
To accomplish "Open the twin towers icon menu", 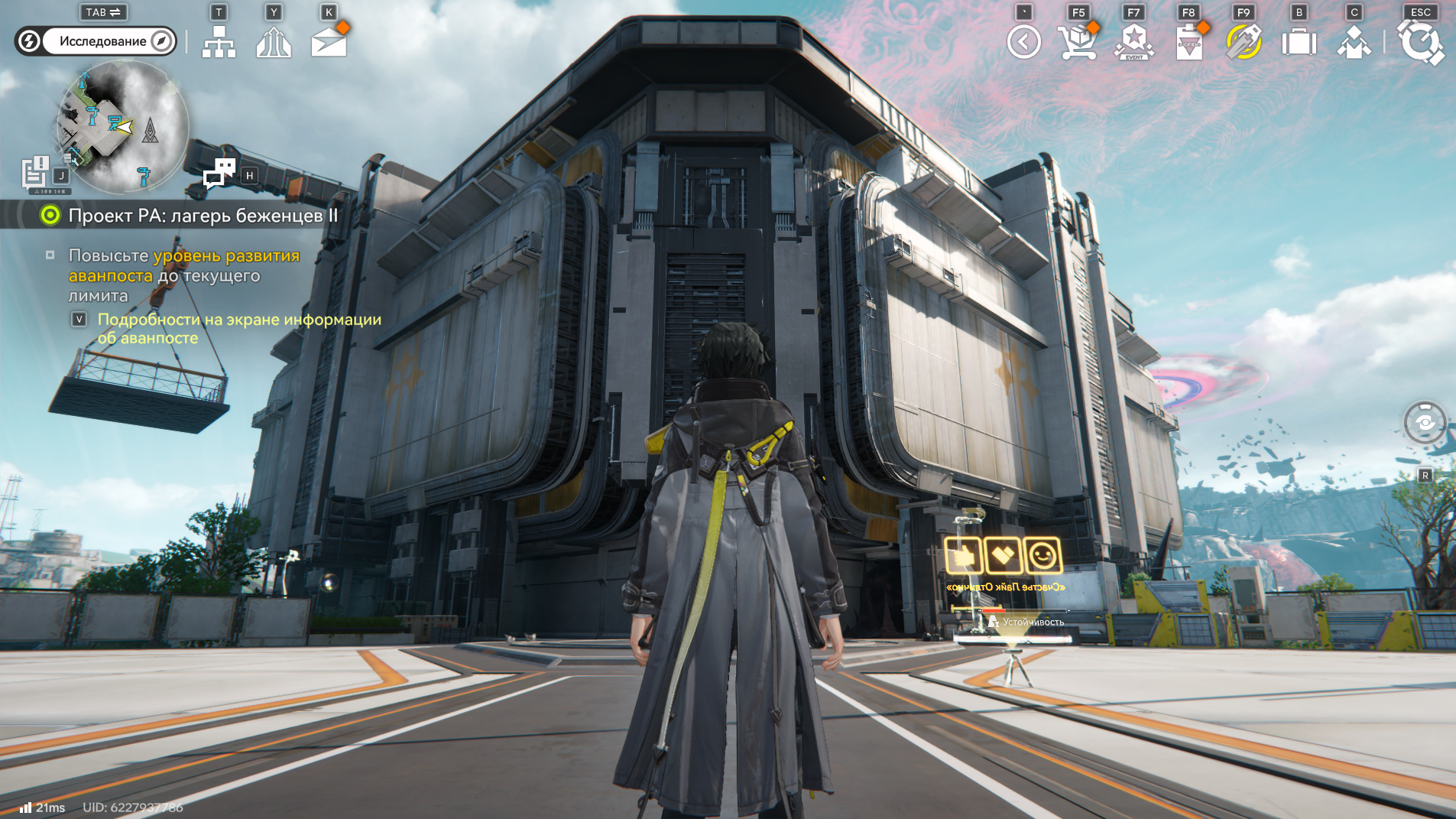I will (x=274, y=42).
